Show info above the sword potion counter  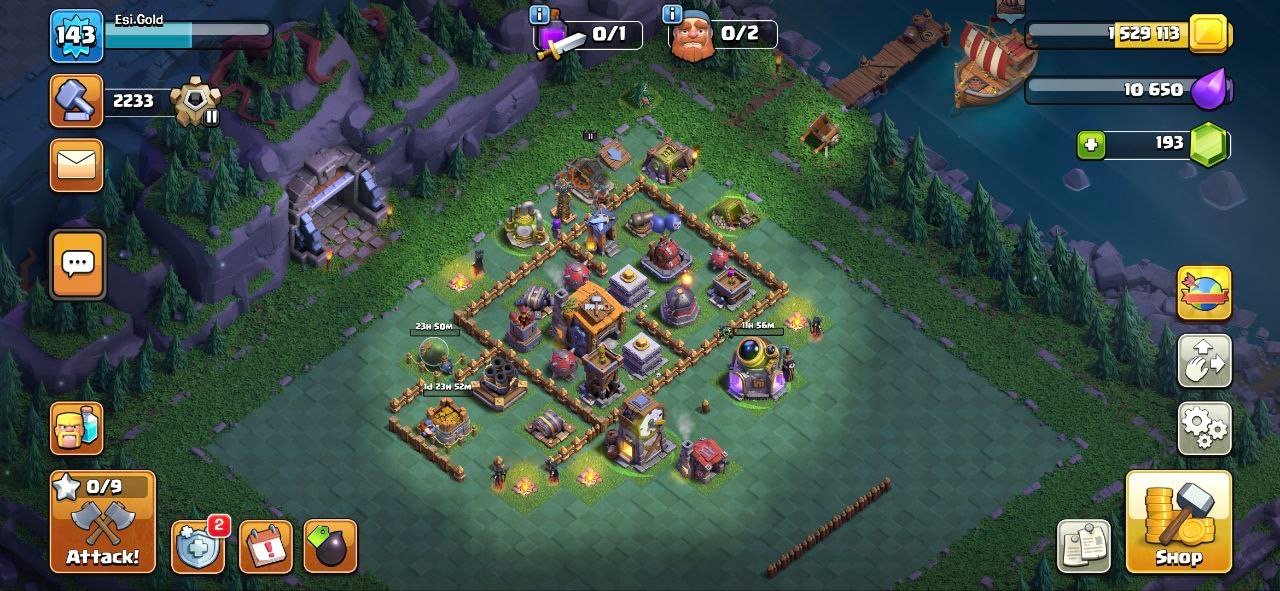pos(541,13)
